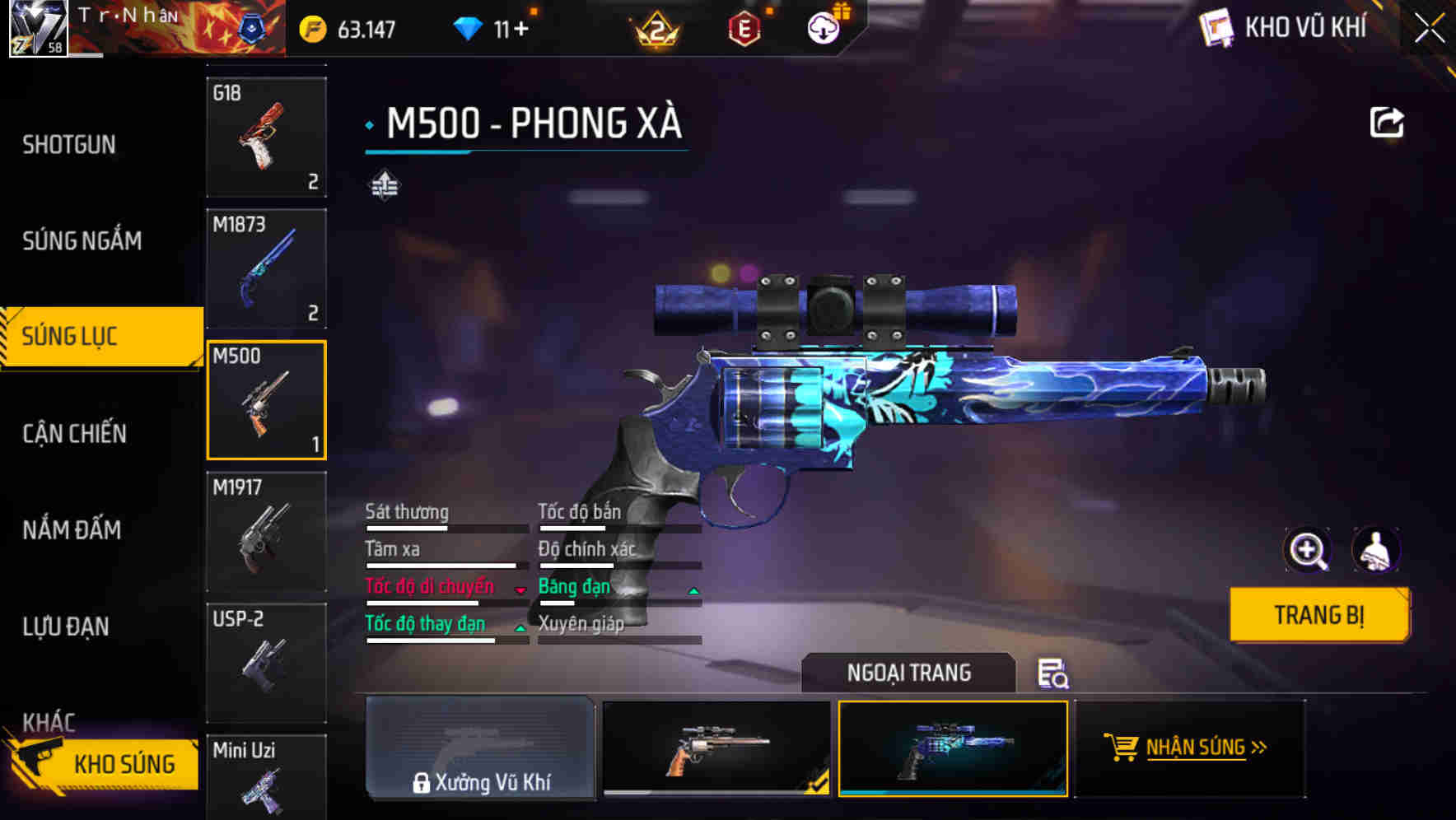
Task: Select the highlighted blue skin thumbnail
Action: (952, 751)
